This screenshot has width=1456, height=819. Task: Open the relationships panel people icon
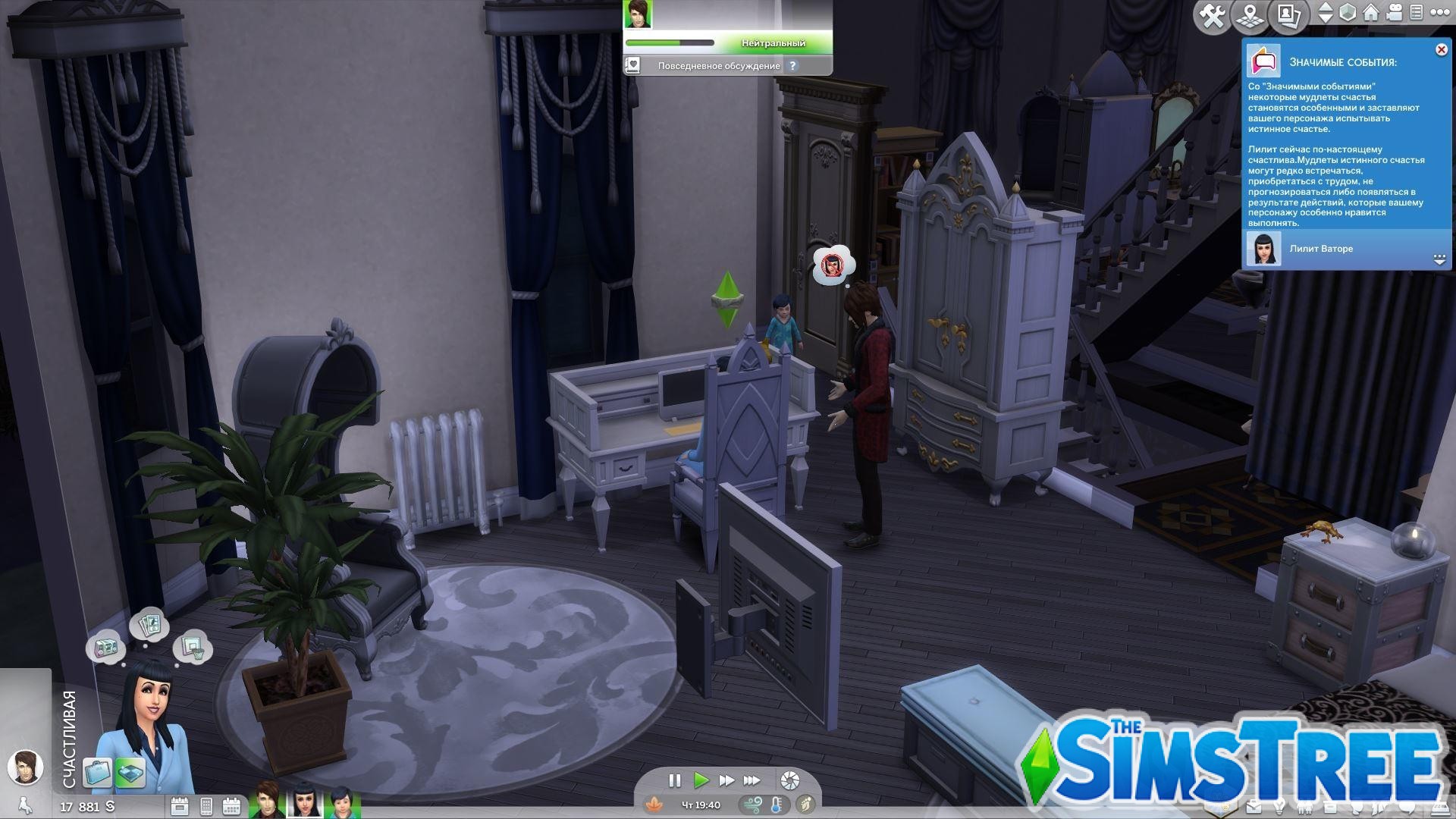1304,807
